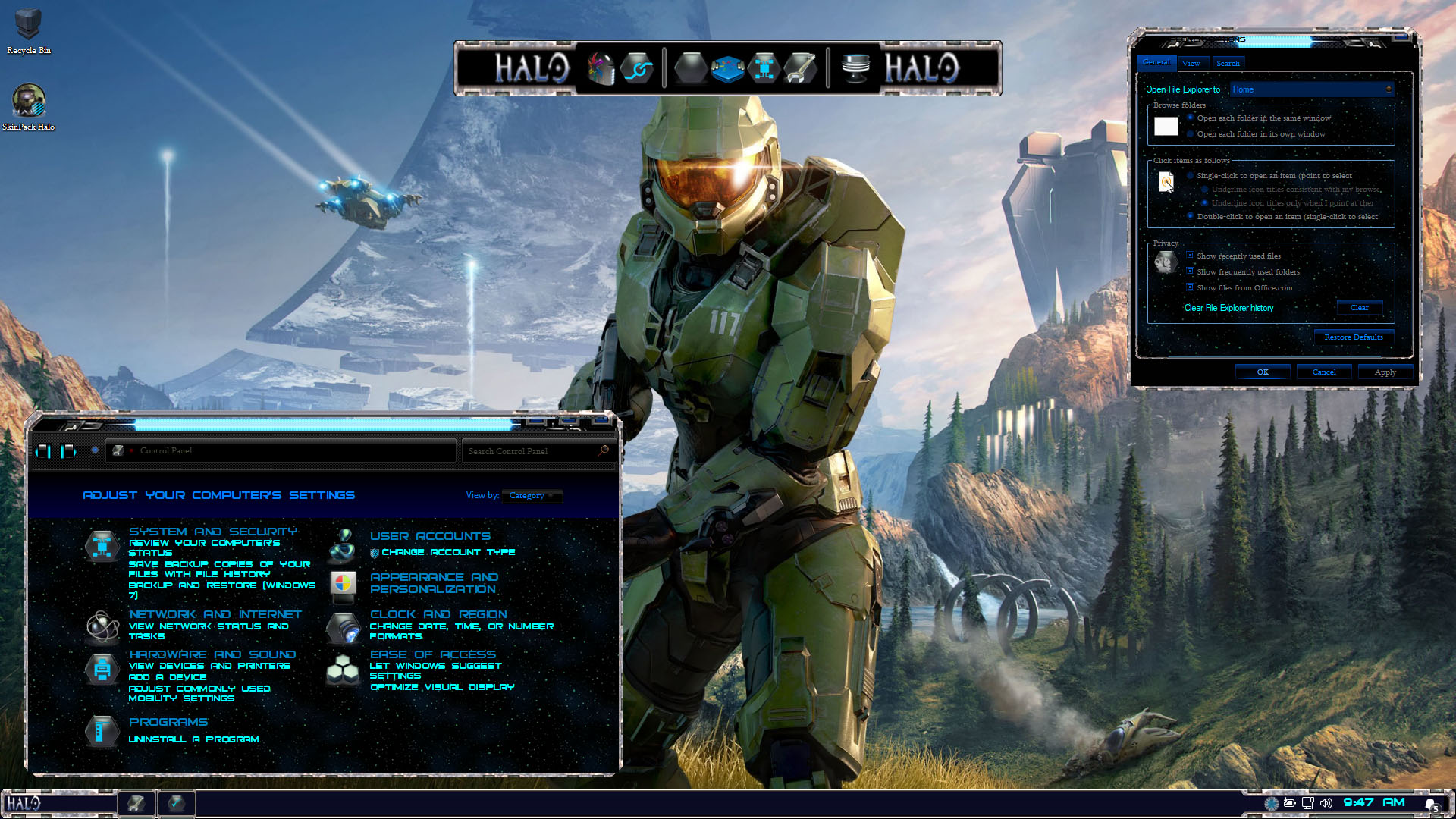Viewport: 1456px width, 819px height.
Task: Click the Search Control Panel field
Action: click(531, 451)
